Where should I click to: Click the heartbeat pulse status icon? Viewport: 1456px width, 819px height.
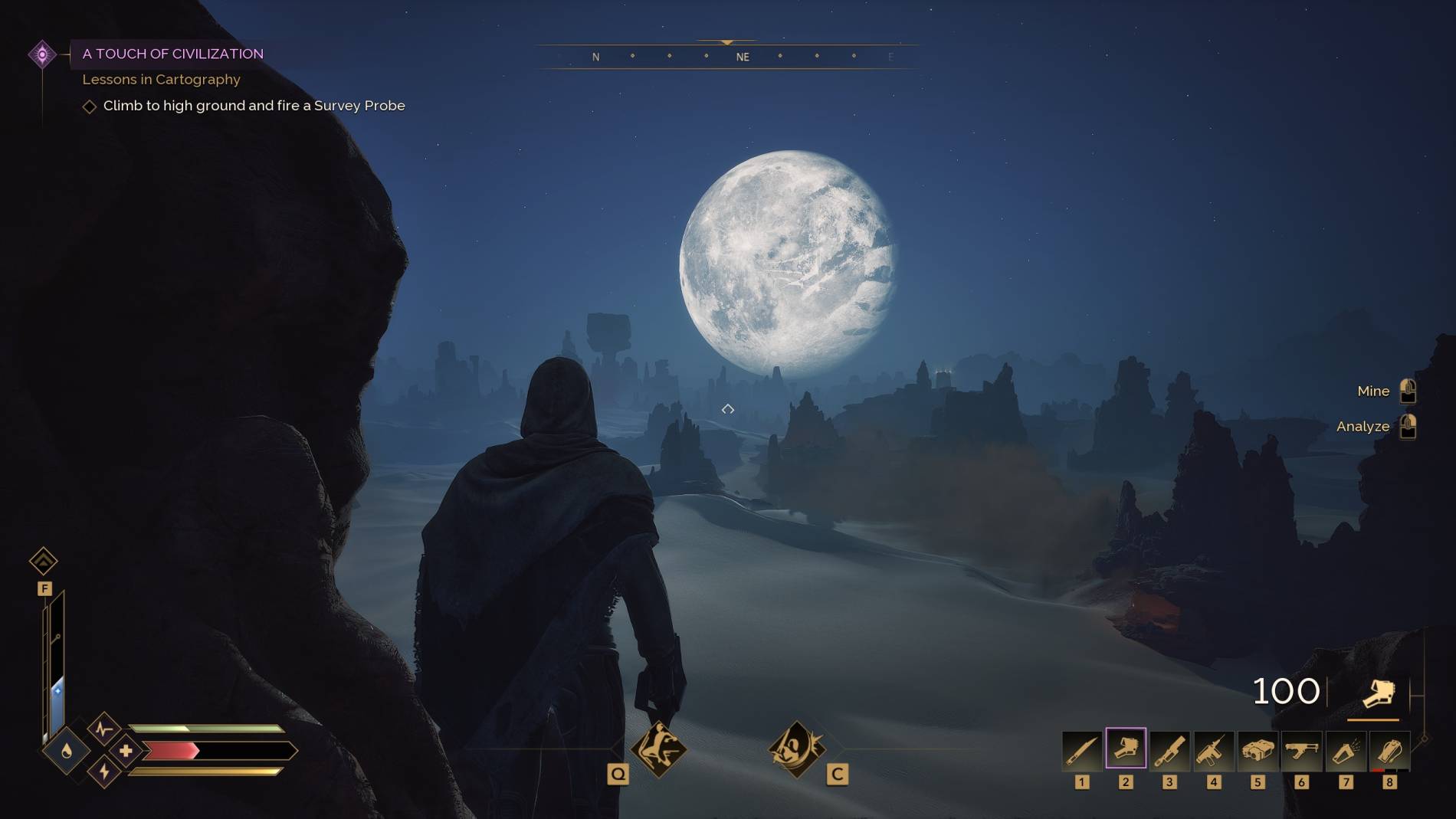104,728
